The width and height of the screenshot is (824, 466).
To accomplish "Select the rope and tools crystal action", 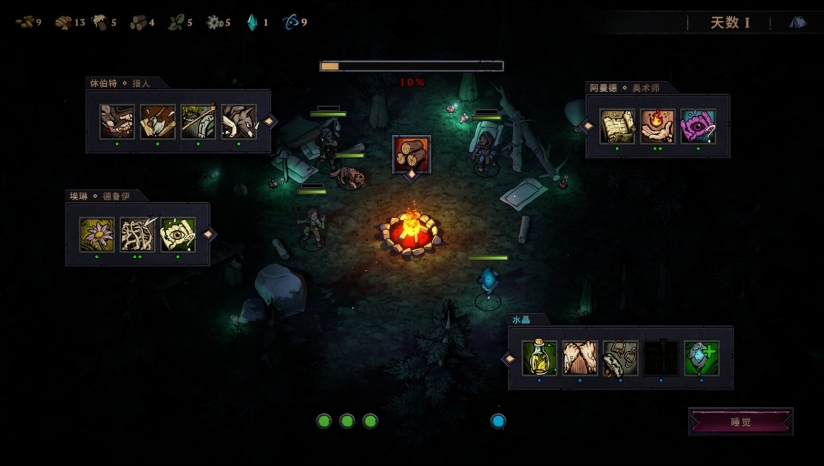I will (620, 358).
